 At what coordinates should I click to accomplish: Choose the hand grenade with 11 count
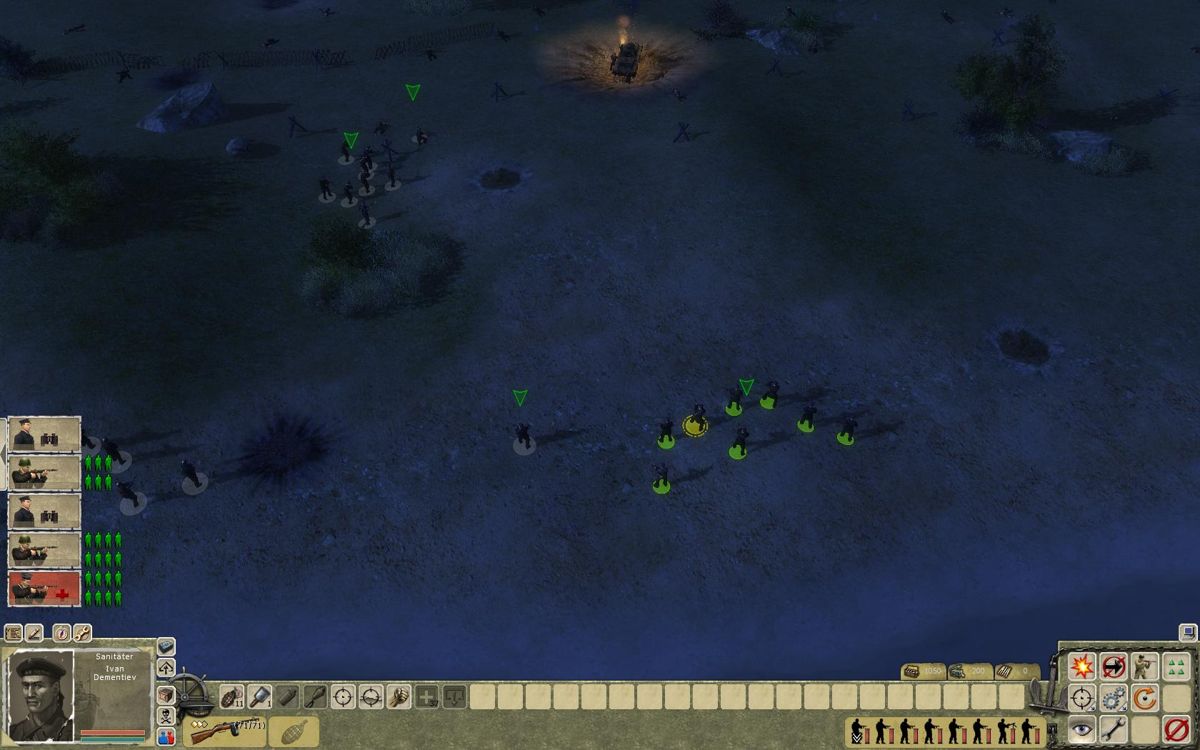[x=231, y=696]
